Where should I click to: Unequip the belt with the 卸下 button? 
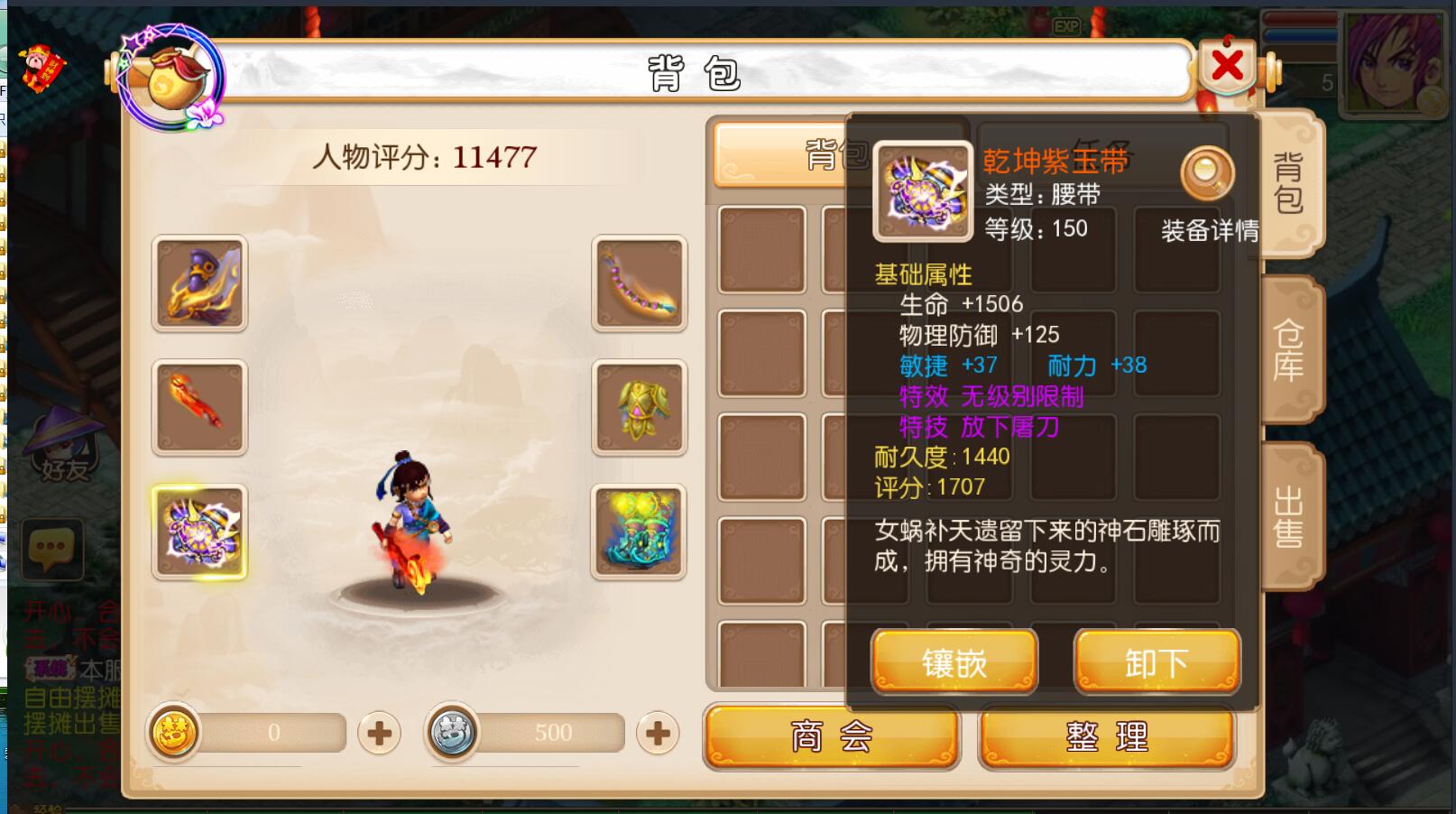(x=1157, y=663)
